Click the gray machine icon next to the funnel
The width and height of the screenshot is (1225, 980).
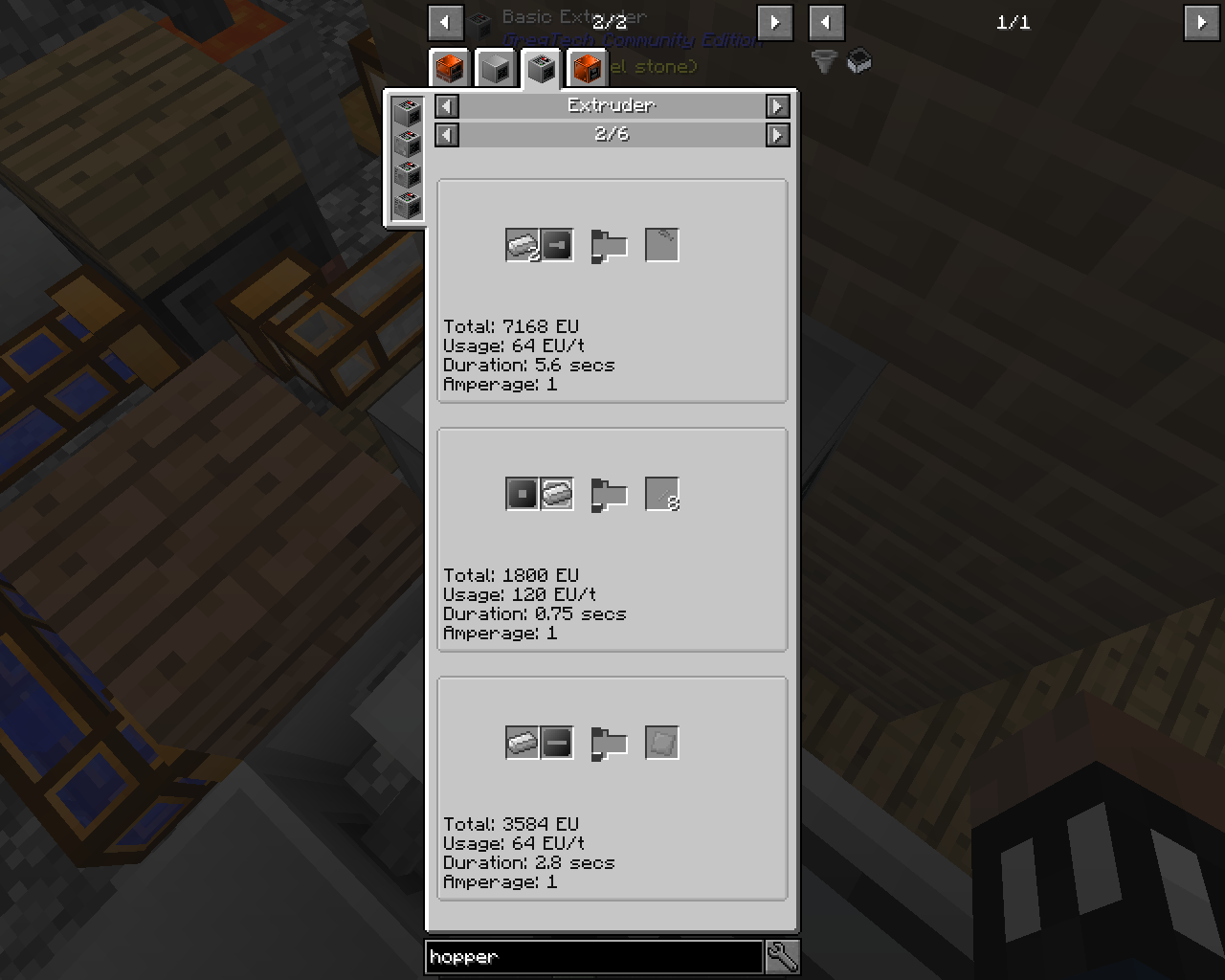[x=858, y=62]
